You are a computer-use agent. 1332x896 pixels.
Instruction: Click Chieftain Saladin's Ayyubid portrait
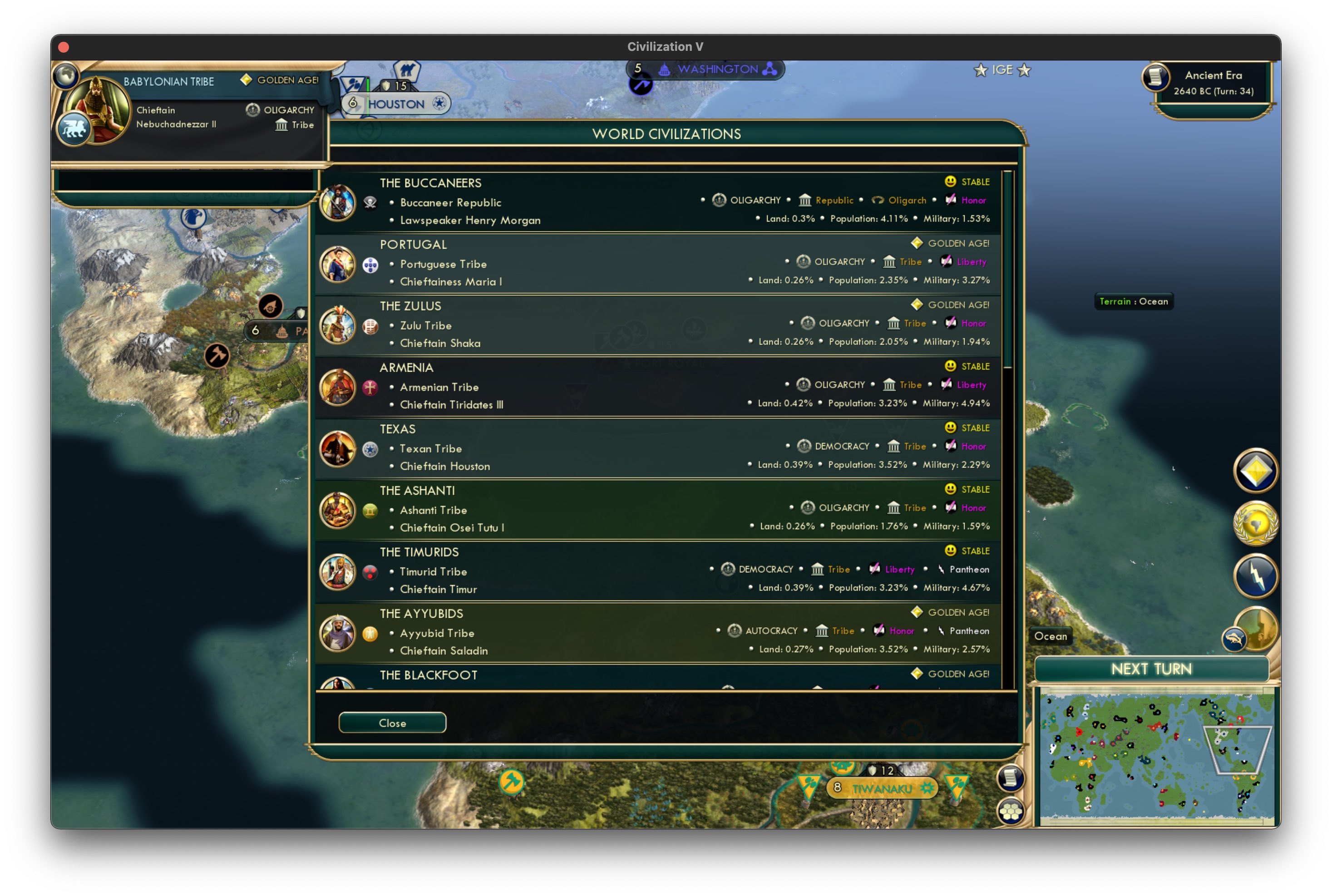click(x=338, y=633)
